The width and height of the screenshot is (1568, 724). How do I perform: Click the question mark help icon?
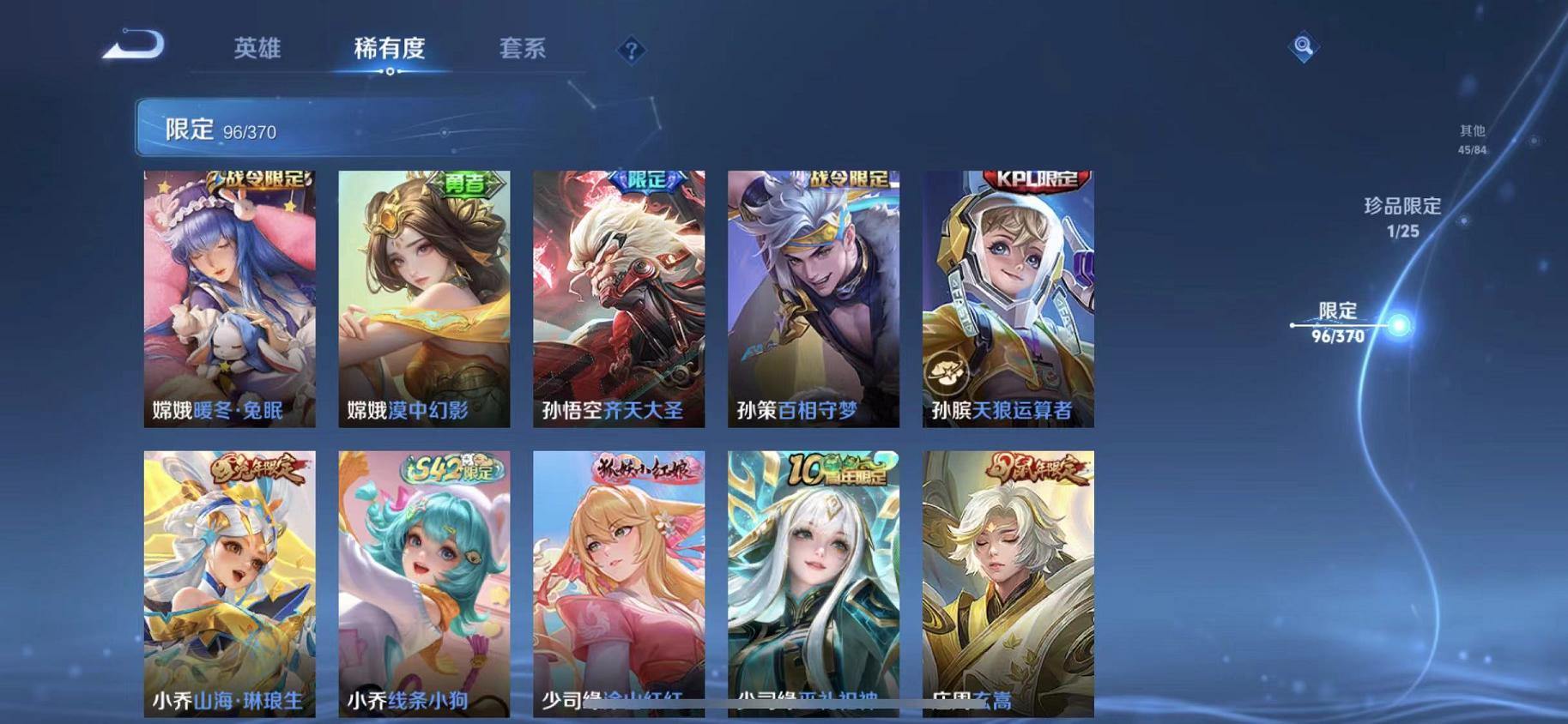pos(631,51)
